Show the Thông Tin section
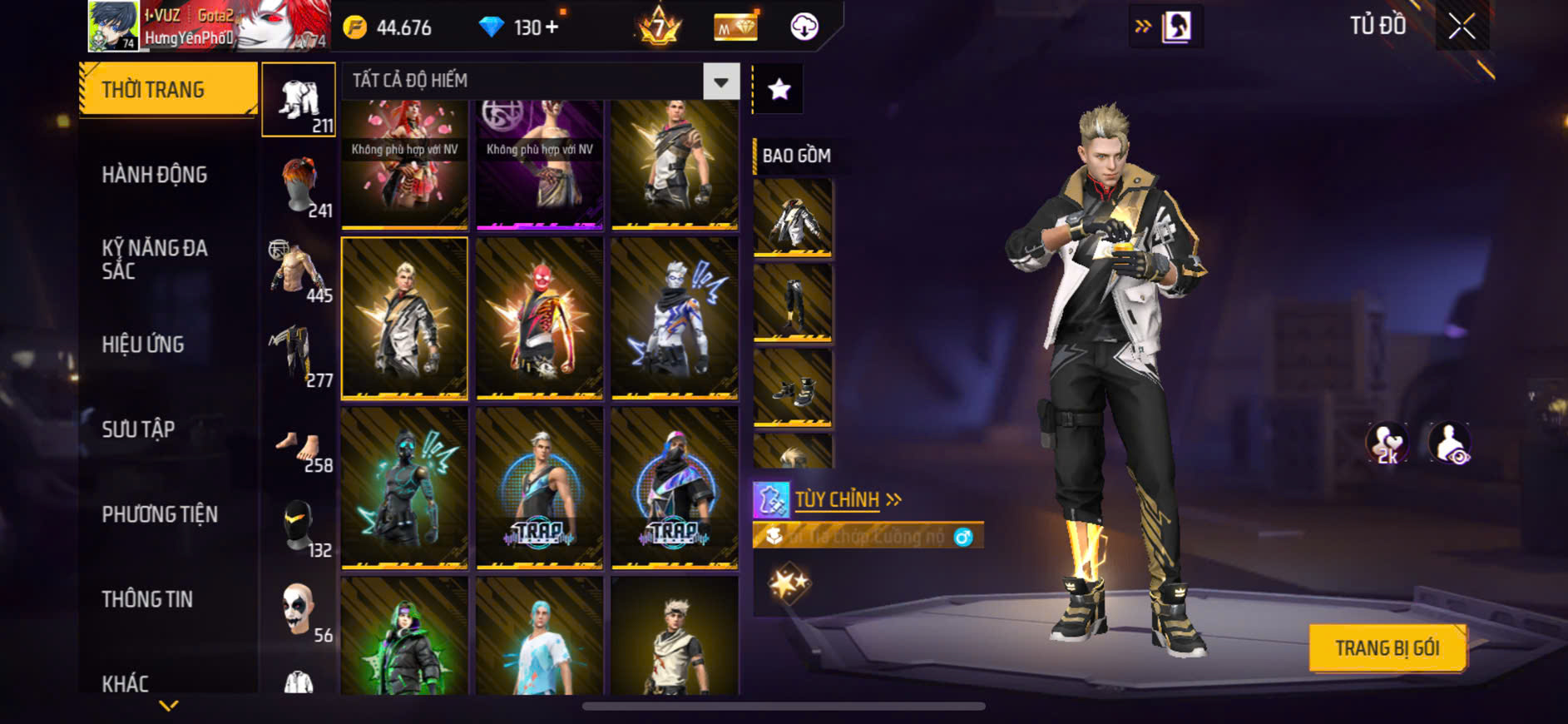 coord(147,599)
